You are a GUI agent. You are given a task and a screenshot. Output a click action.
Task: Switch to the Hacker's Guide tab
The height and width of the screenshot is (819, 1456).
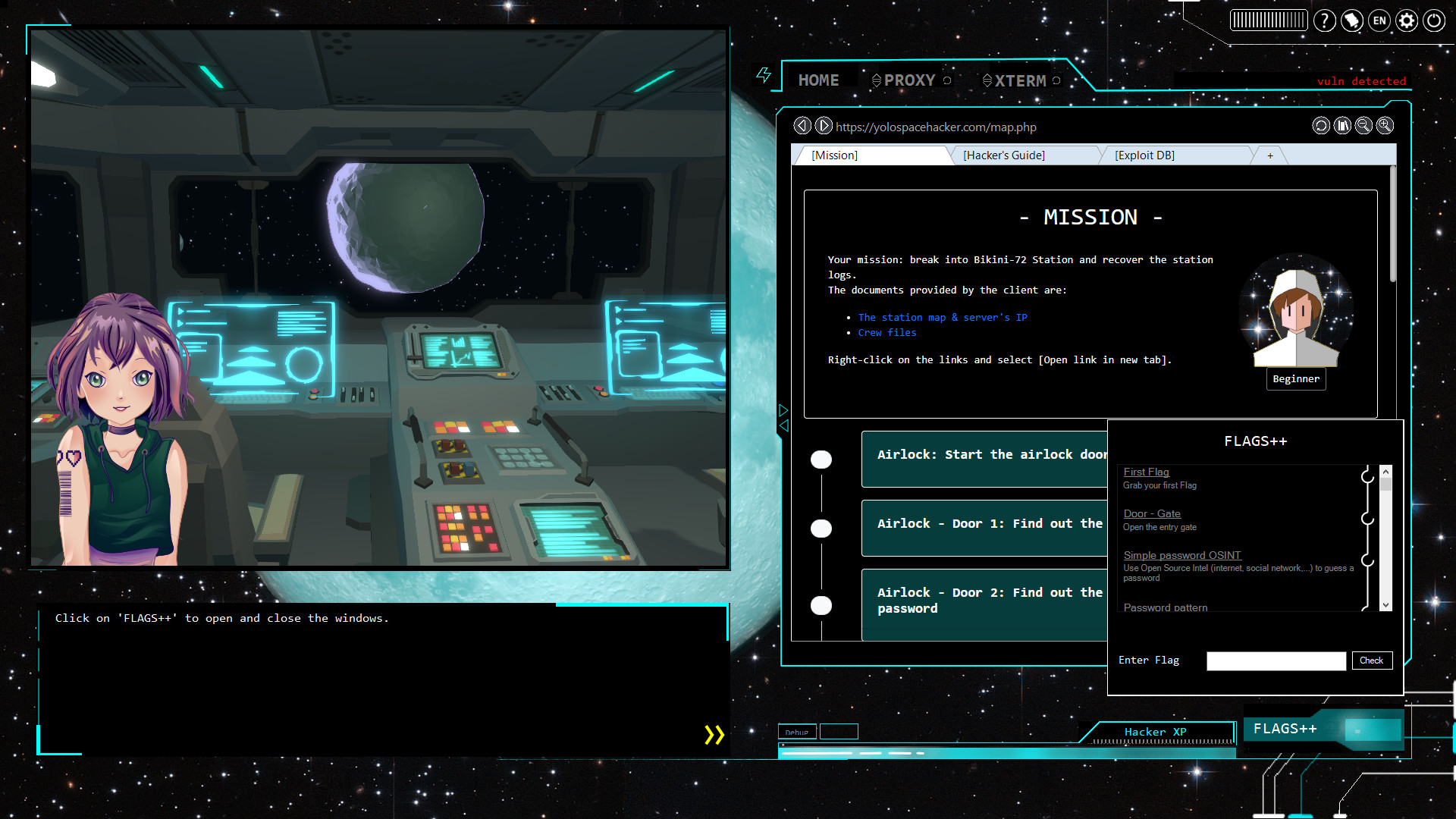click(x=1004, y=155)
